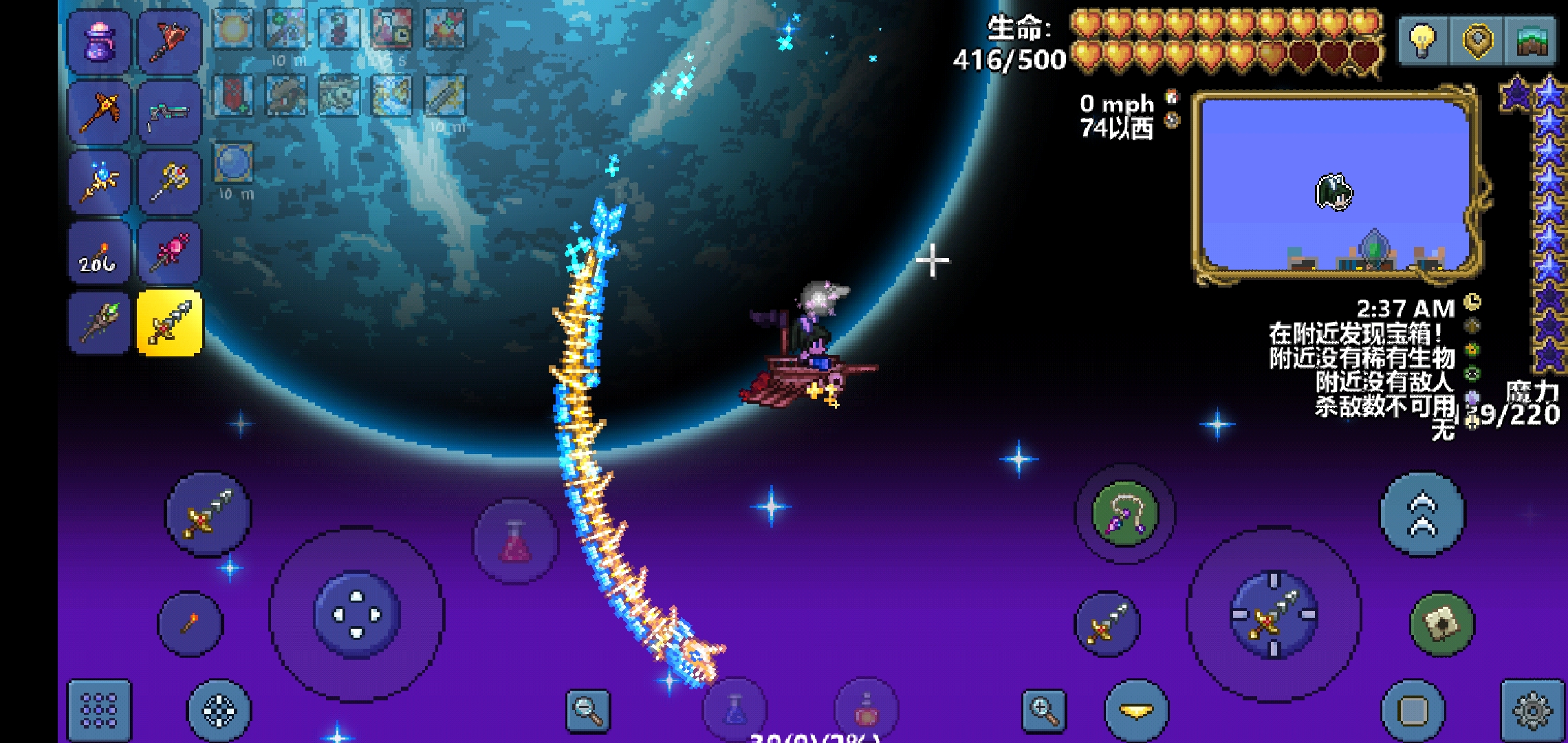Select the red hammer-axe hotbar slot

pos(169,43)
